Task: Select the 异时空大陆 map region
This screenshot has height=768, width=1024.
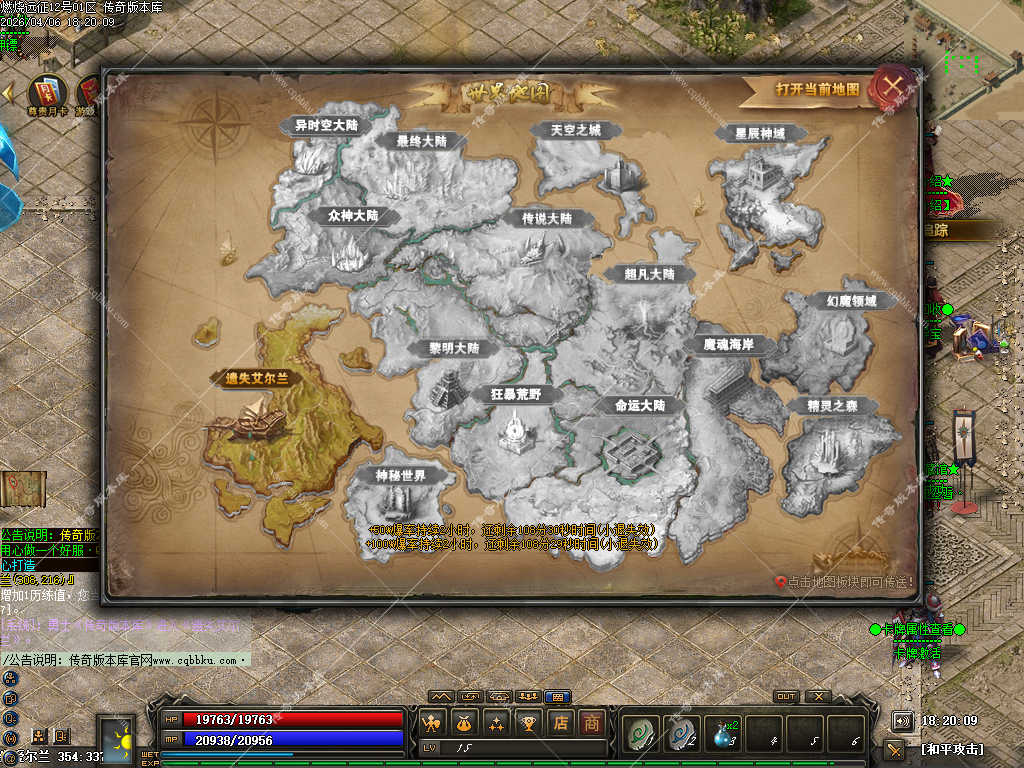Action: (325, 126)
